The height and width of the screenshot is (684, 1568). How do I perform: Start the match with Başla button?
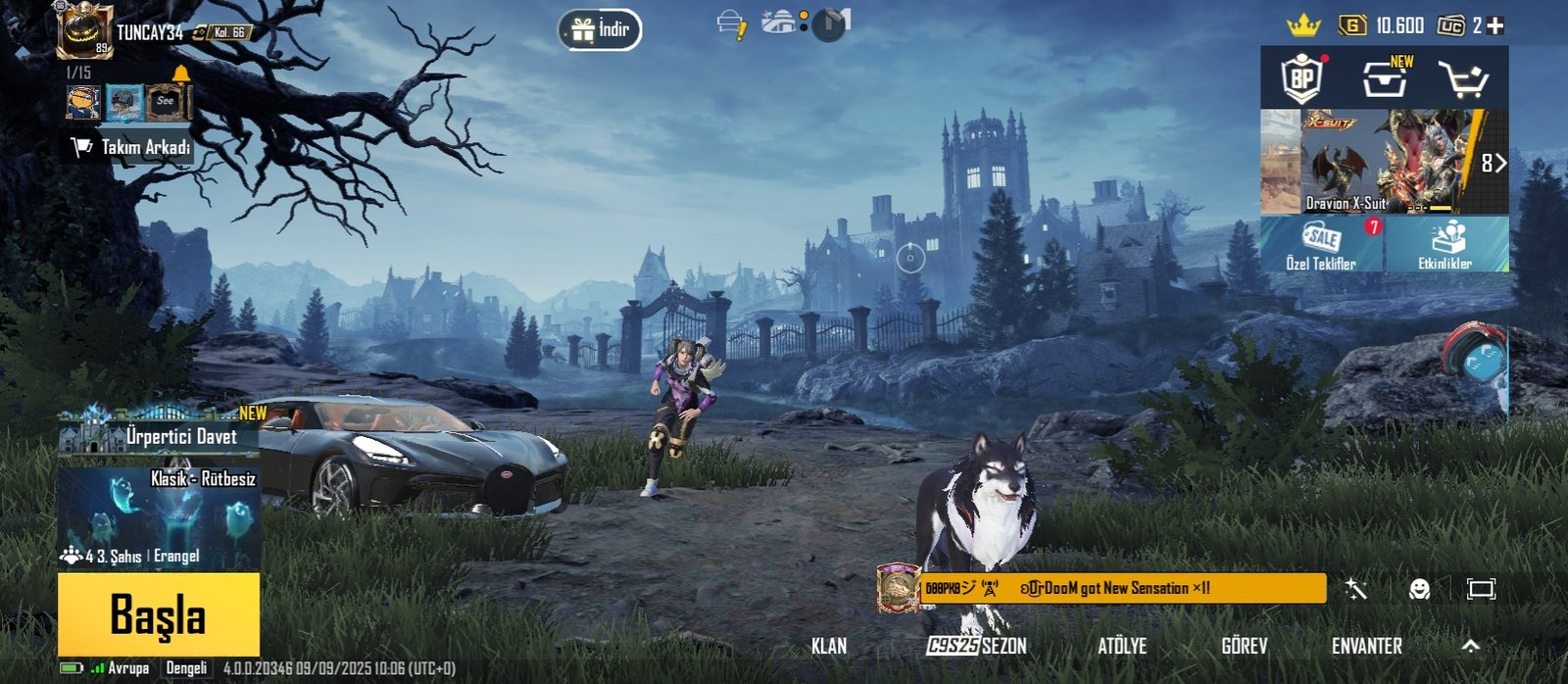pos(159,614)
